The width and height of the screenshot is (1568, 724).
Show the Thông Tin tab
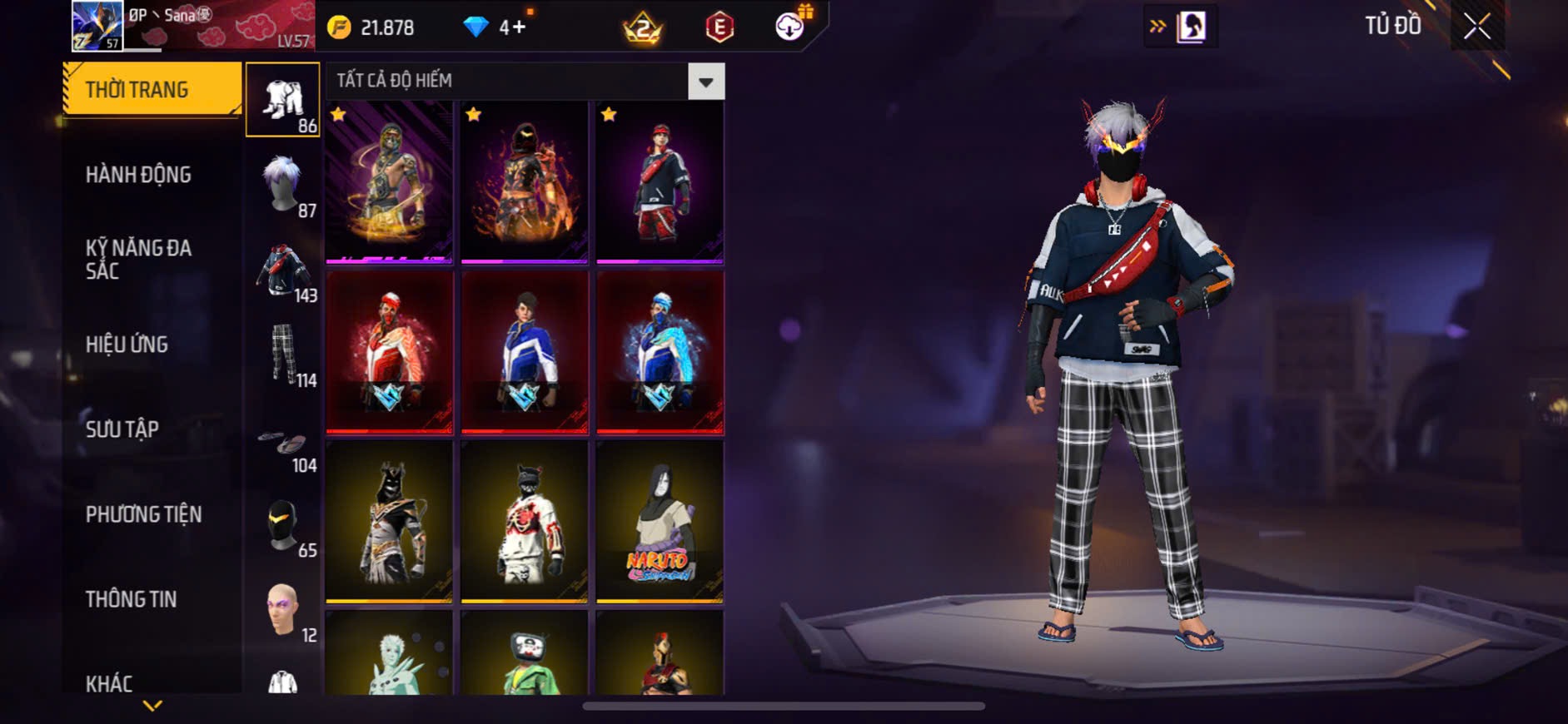(x=132, y=599)
